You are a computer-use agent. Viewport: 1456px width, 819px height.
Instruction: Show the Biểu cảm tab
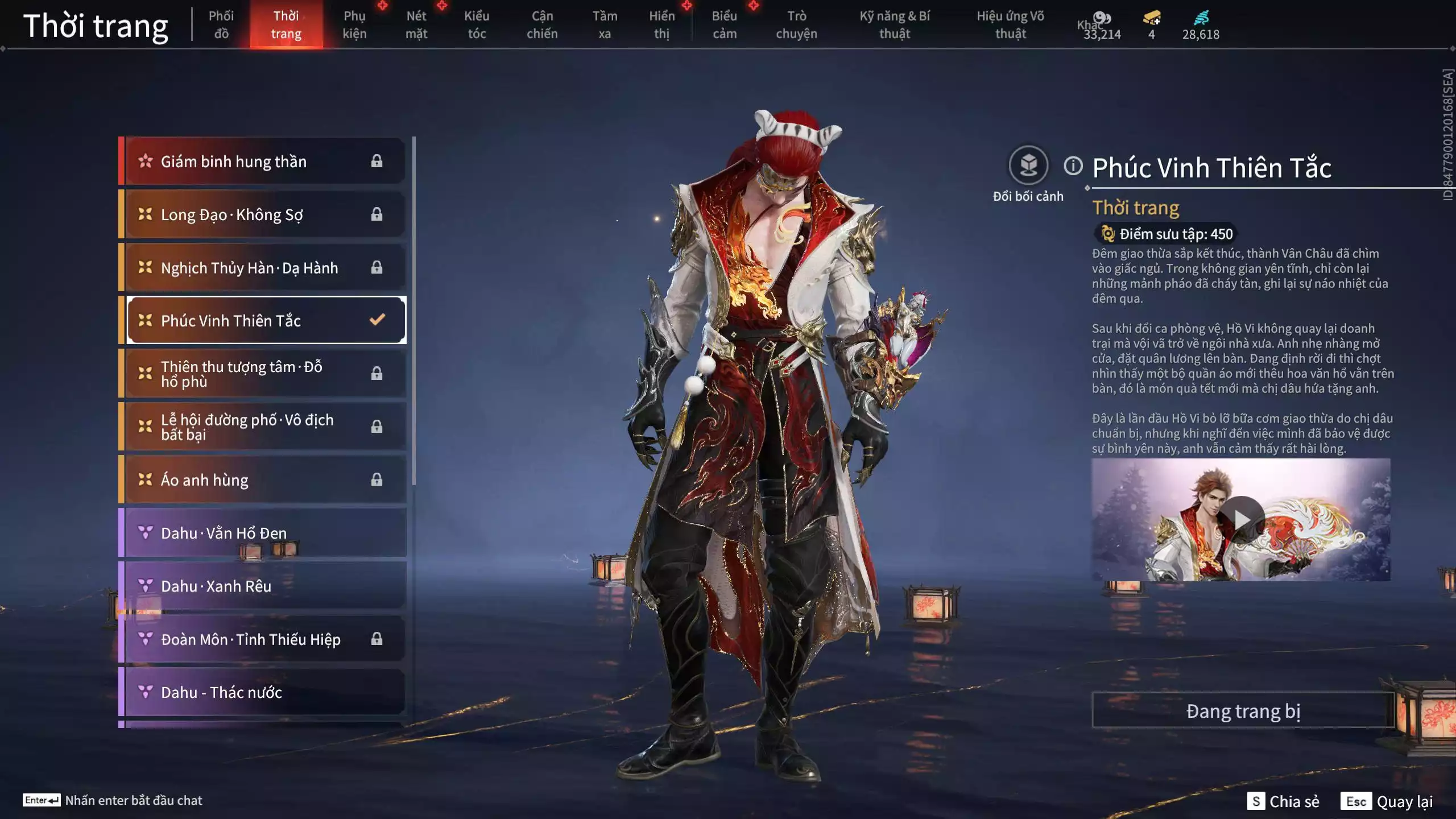(725, 24)
